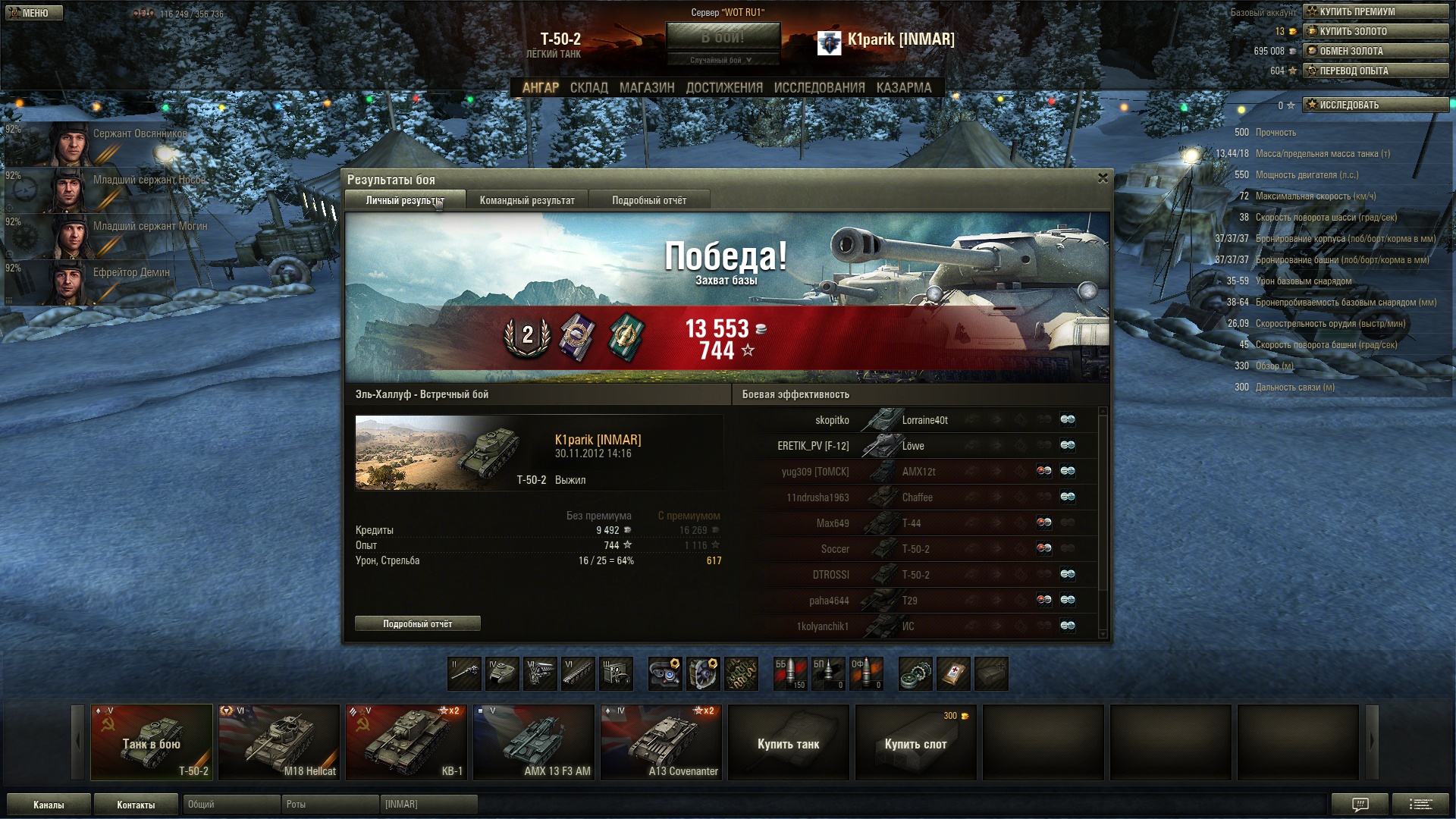Visit the КАЗАРМА section

[x=903, y=88]
